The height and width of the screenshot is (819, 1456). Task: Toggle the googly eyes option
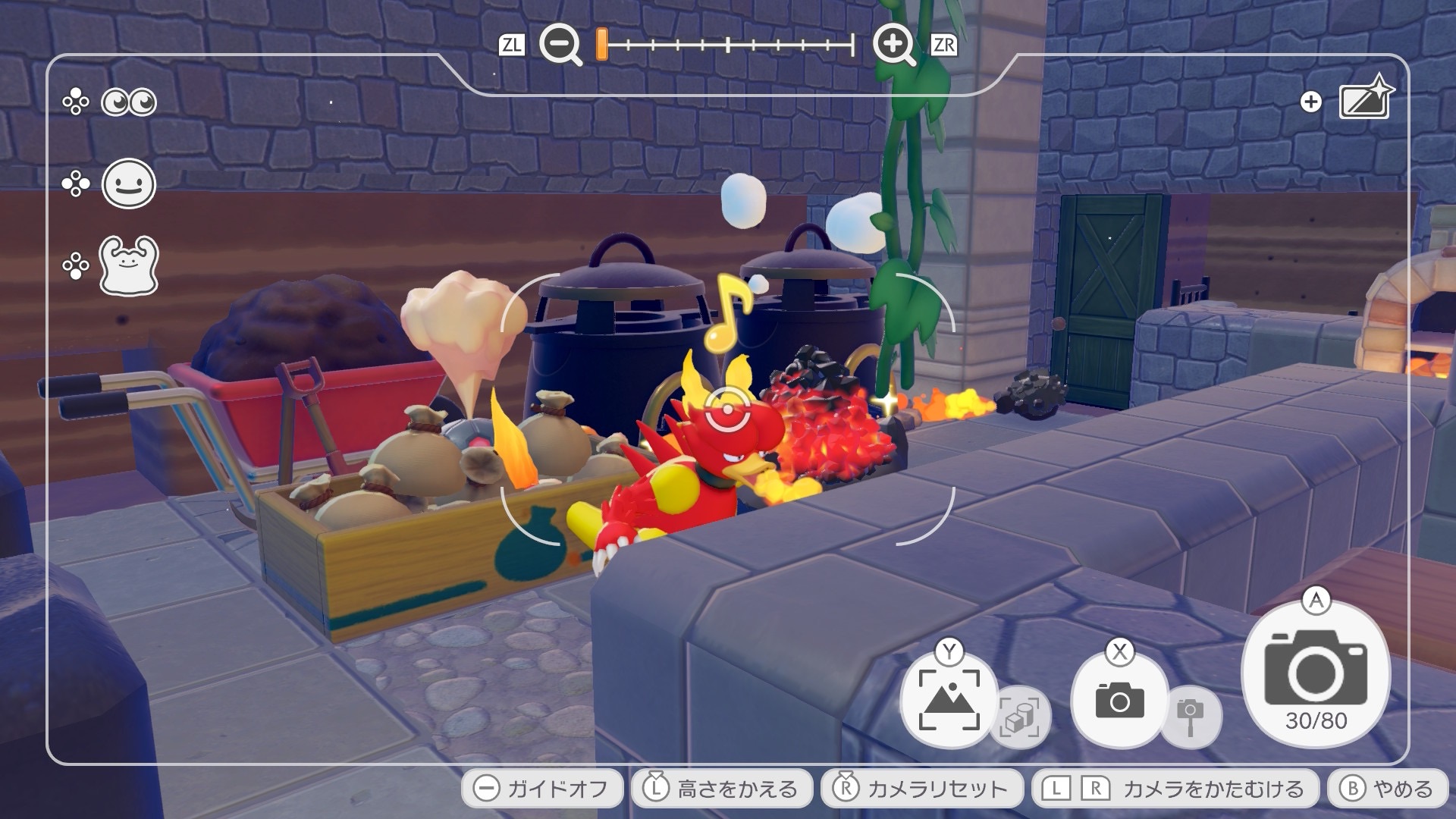[x=129, y=102]
